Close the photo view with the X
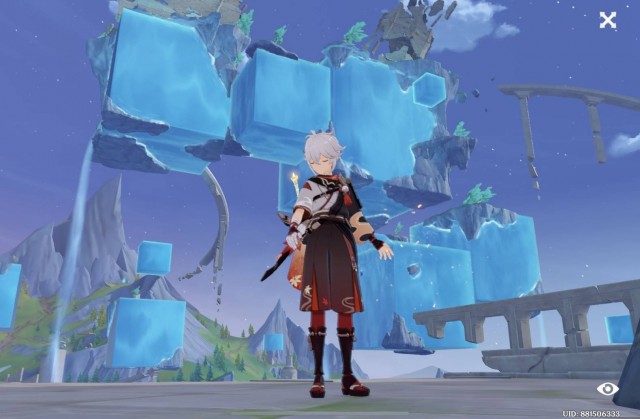 click(x=608, y=20)
